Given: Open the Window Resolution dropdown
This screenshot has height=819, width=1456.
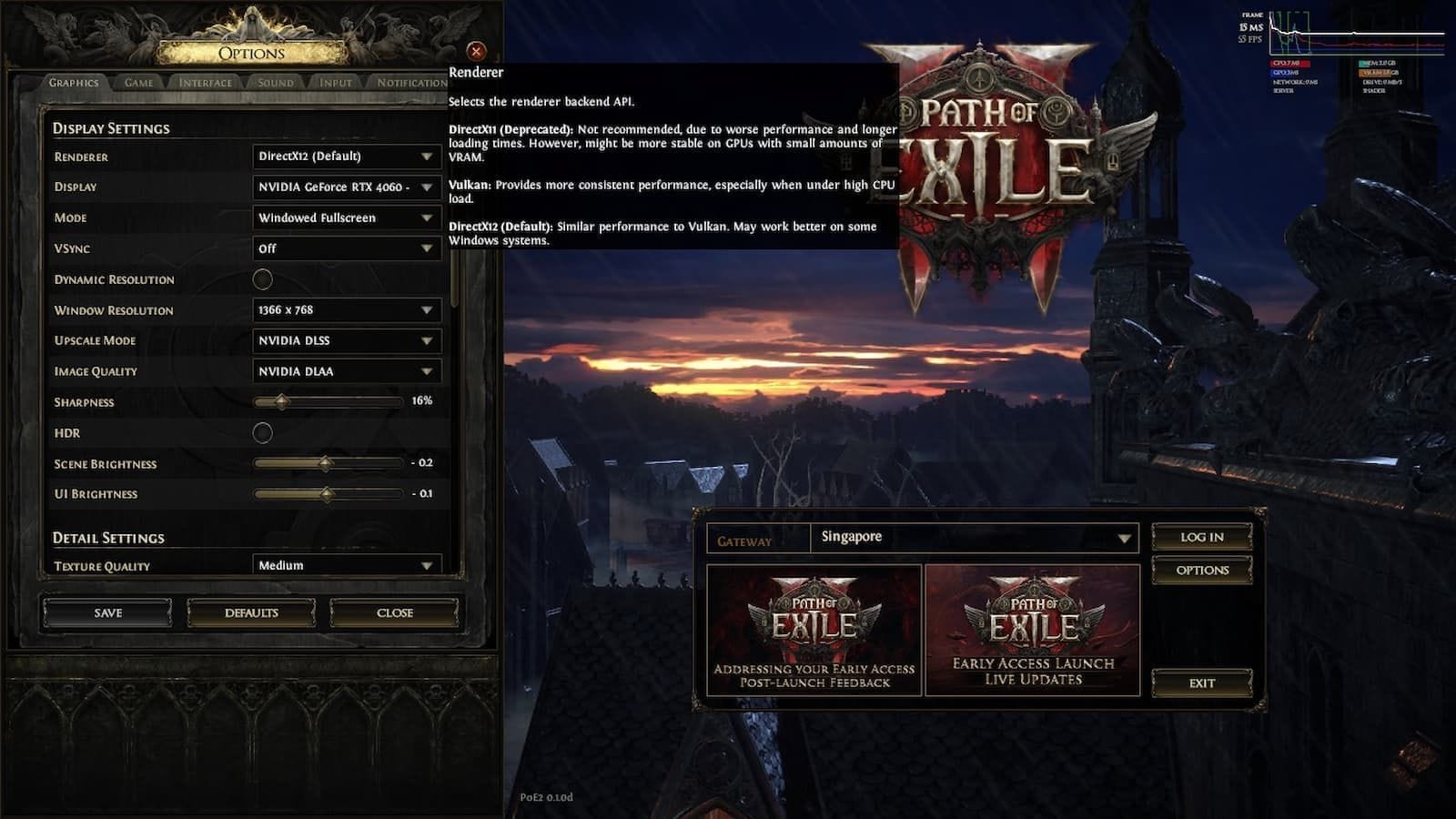Looking at the screenshot, I should [x=346, y=310].
